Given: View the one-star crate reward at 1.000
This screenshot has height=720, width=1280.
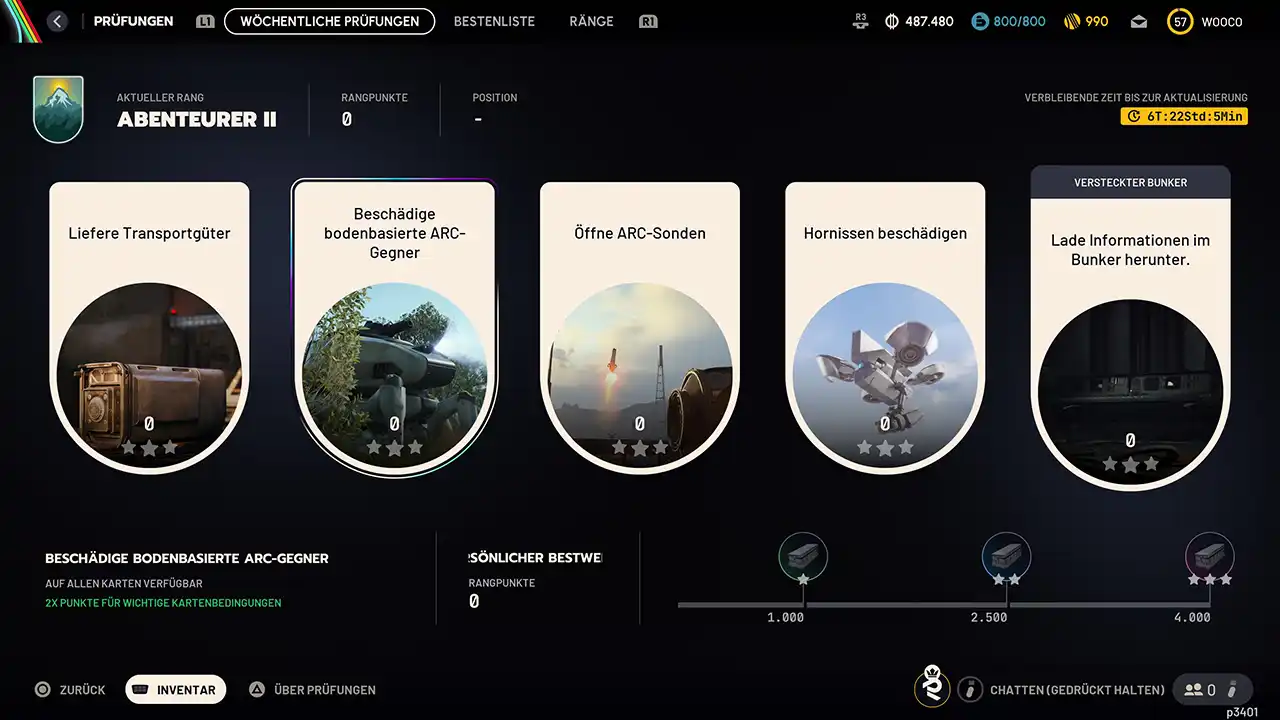Looking at the screenshot, I should click(x=803, y=556).
